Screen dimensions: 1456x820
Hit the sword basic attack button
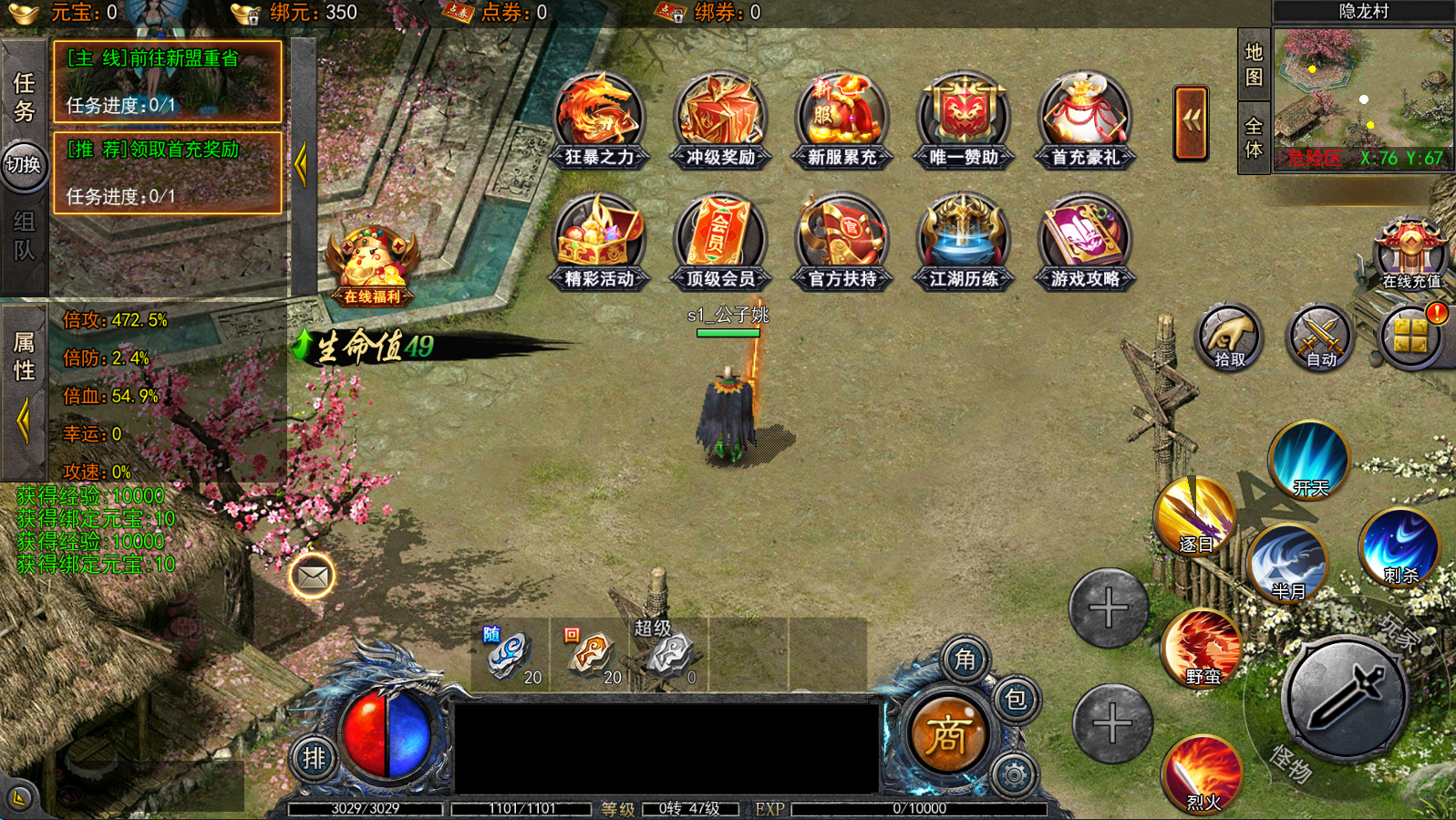[1346, 700]
